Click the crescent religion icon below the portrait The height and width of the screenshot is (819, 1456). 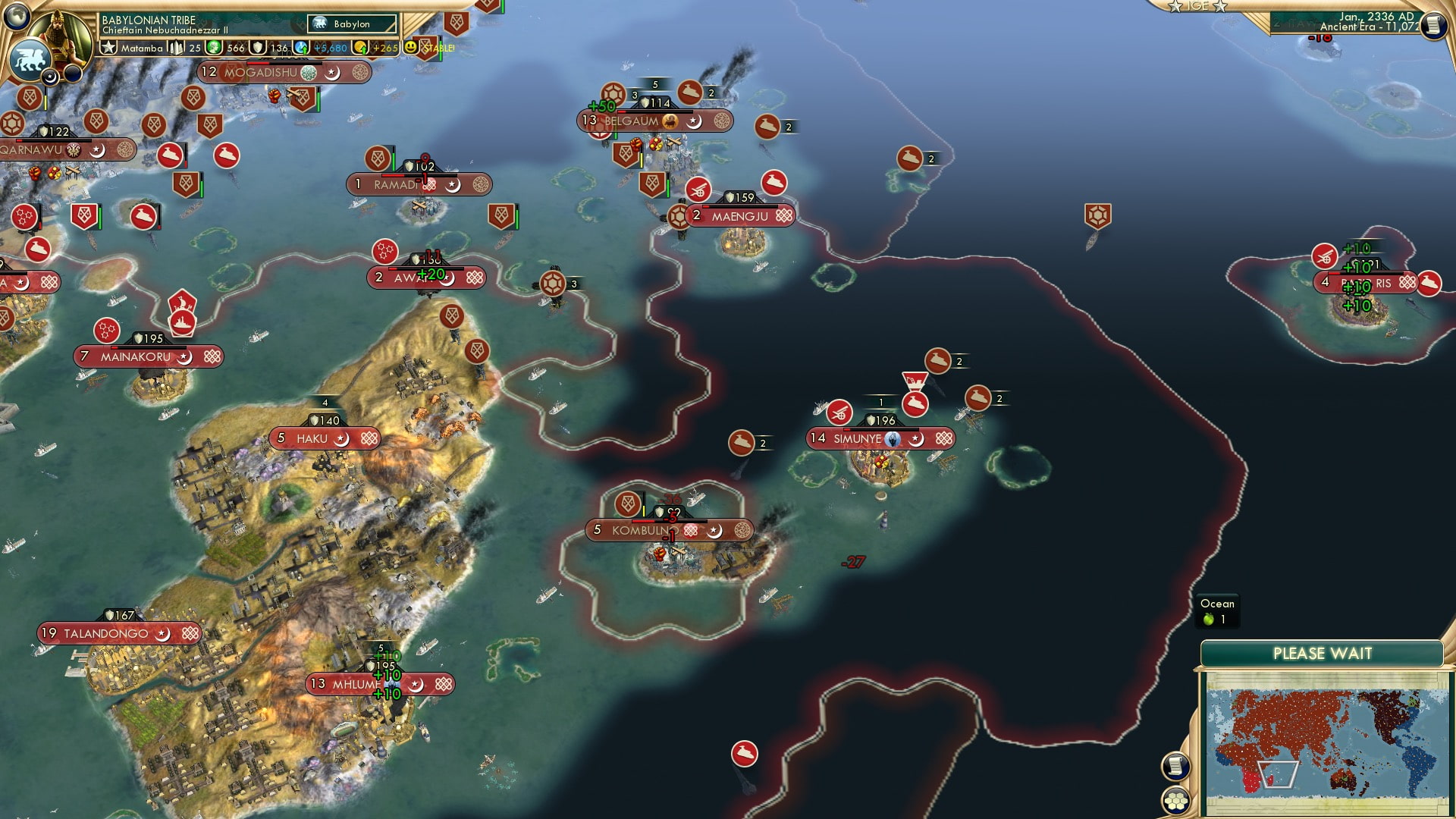click(50, 77)
